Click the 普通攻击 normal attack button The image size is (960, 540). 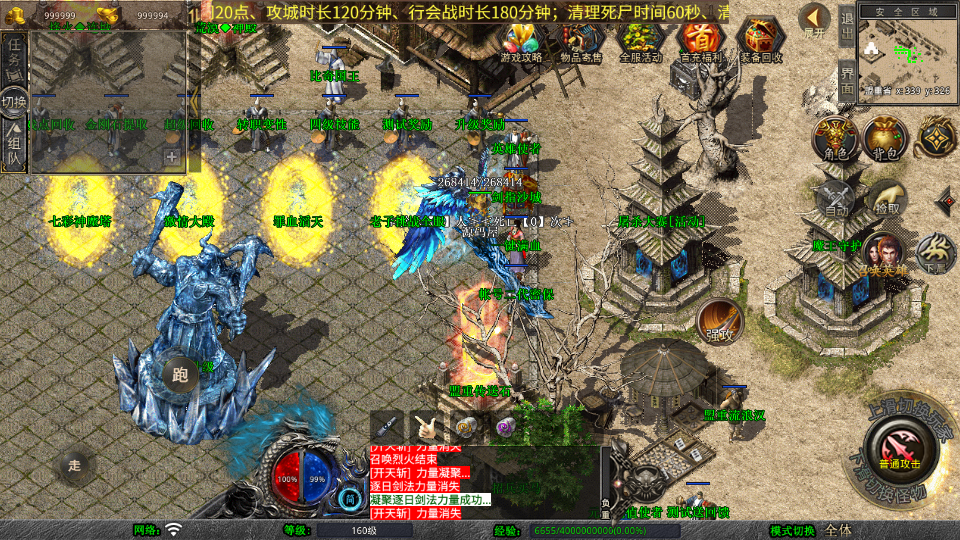point(896,445)
